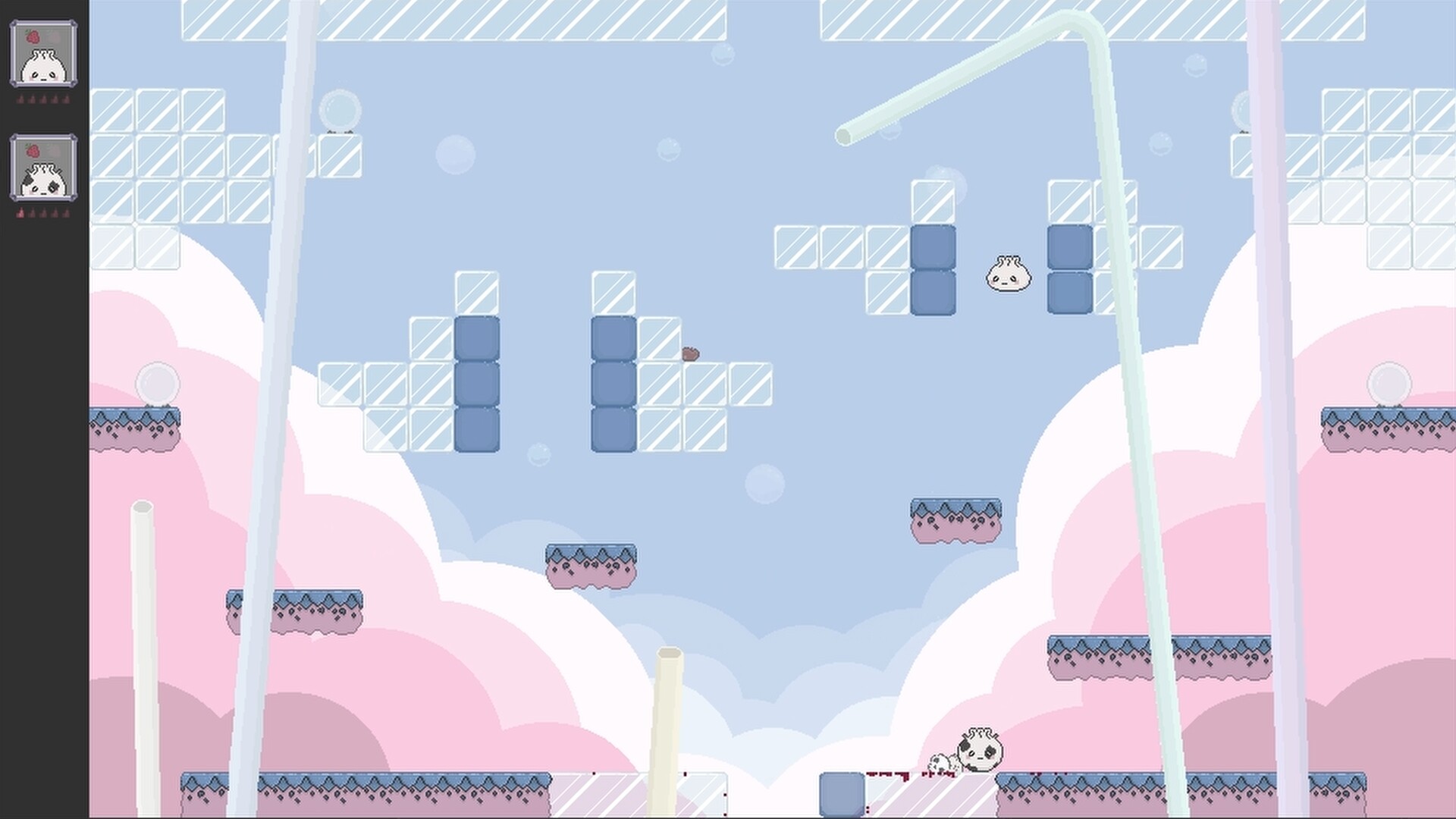
Task: Click the brown snail near the ice blocks
Action: [x=690, y=353]
